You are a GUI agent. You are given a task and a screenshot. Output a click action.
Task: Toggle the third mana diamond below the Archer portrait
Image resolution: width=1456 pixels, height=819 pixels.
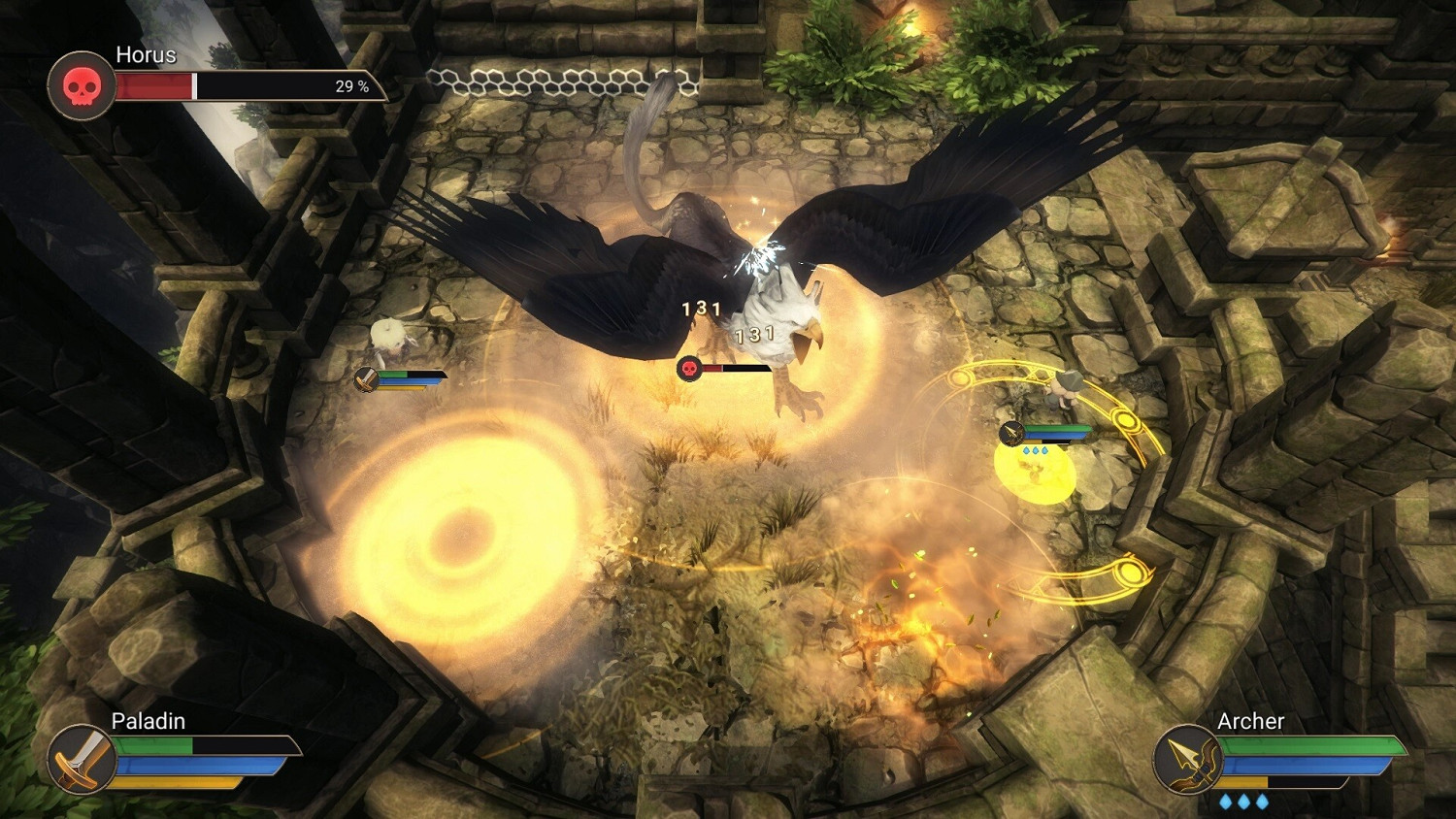(x=1263, y=802)
